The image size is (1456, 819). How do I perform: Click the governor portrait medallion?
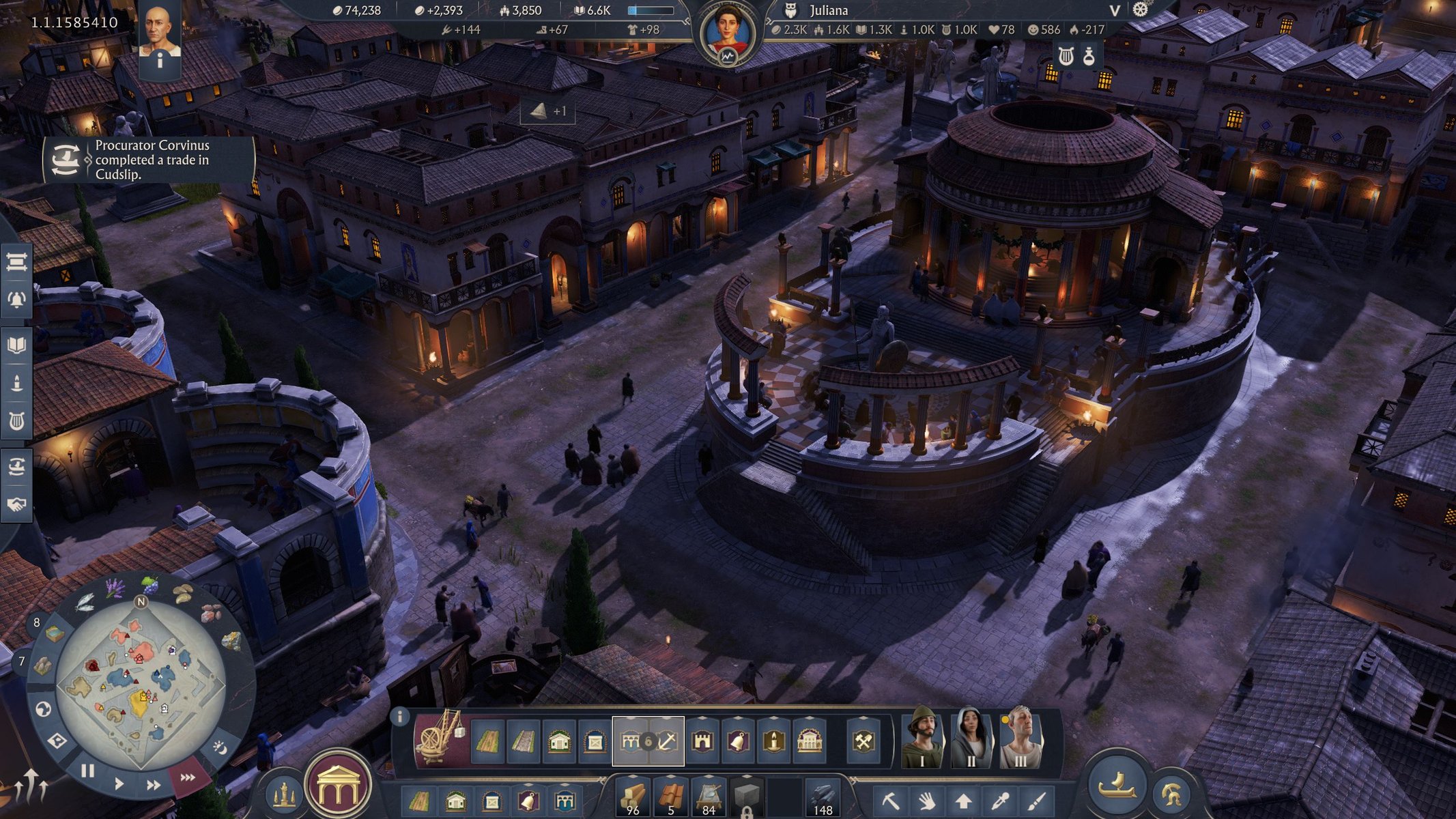(x=728, y=35)
